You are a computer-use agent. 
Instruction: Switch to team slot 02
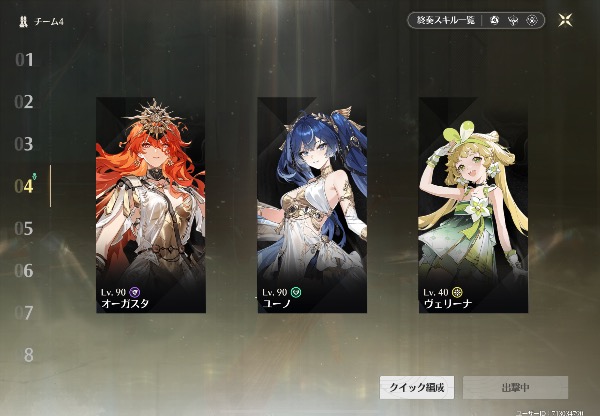(25, 102)
